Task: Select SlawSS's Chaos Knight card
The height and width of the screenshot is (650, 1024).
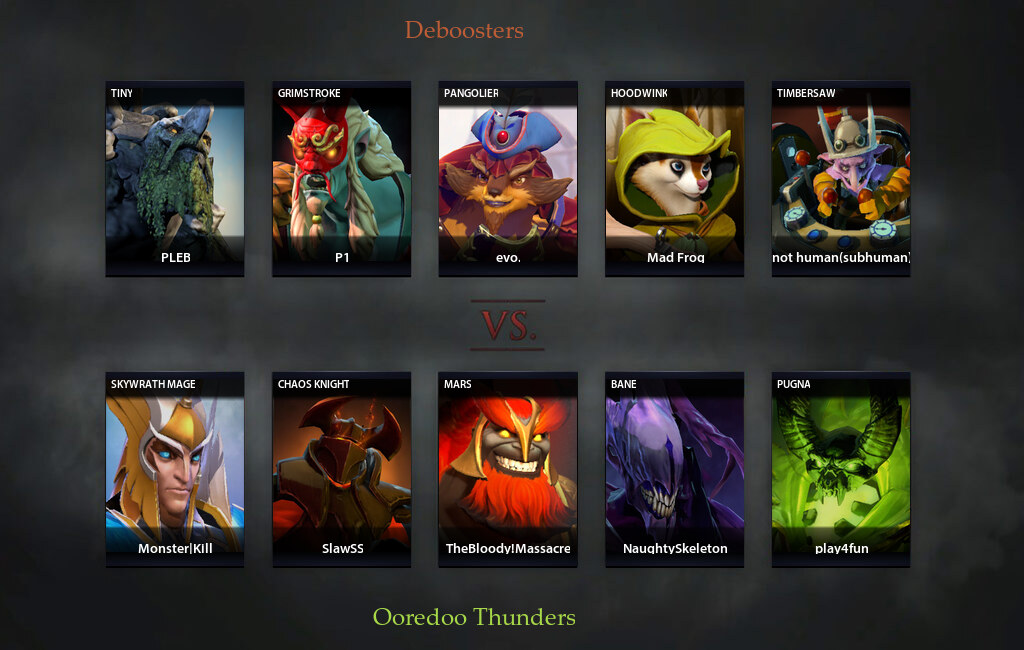Action: [342, 469]
